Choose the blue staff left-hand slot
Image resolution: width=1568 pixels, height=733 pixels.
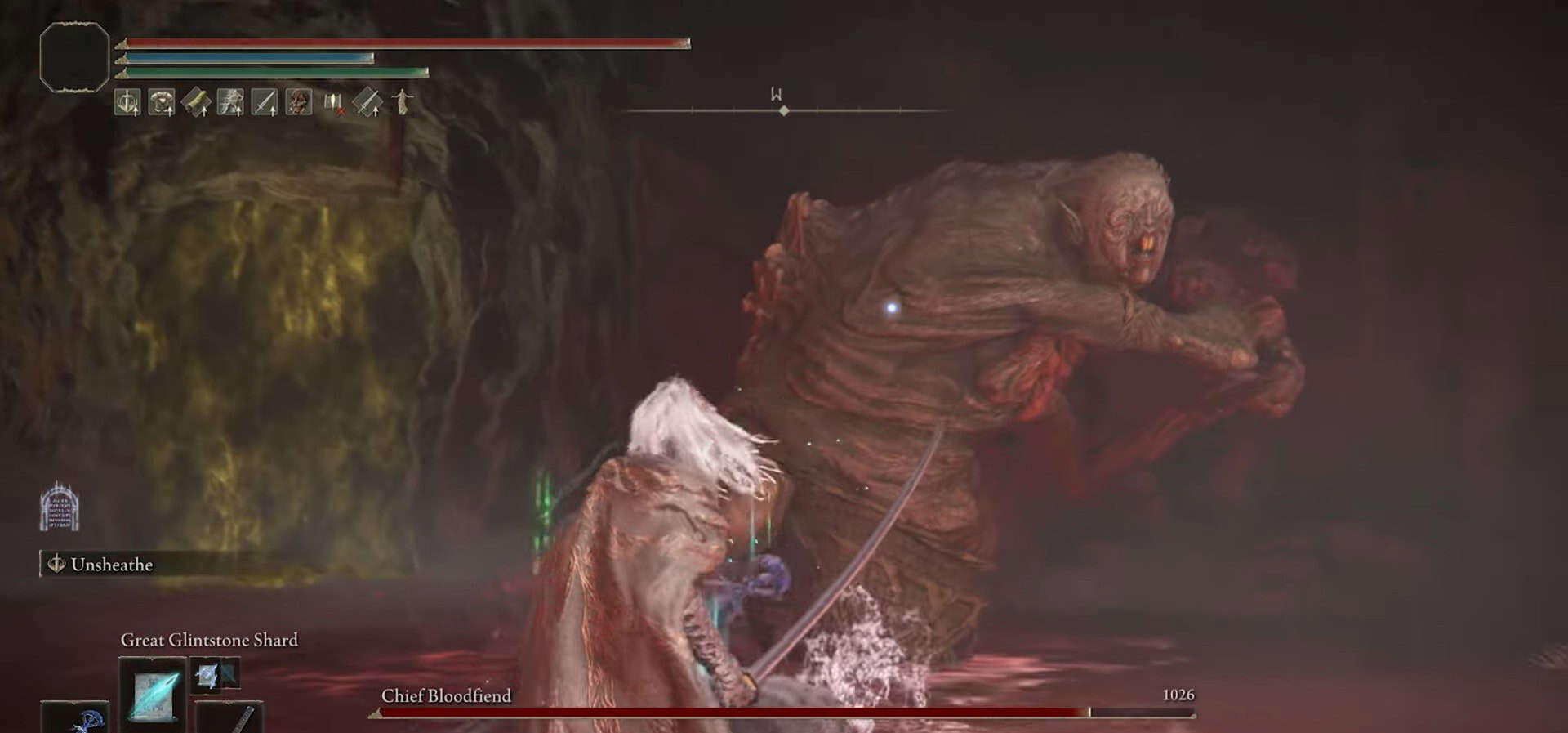(75, 718)
